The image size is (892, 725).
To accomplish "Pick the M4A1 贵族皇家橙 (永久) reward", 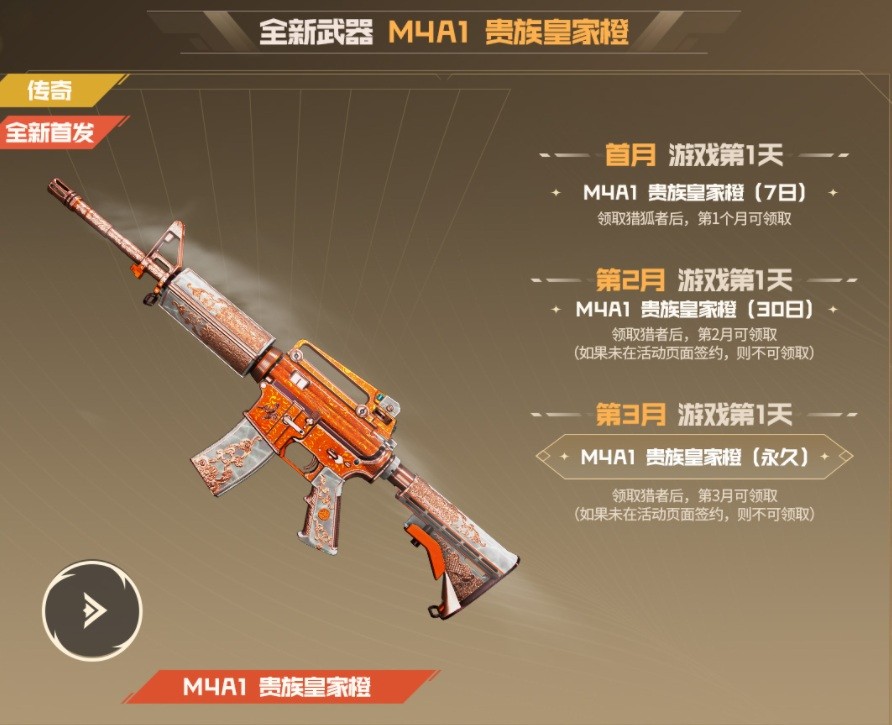I will click(694, 457).
